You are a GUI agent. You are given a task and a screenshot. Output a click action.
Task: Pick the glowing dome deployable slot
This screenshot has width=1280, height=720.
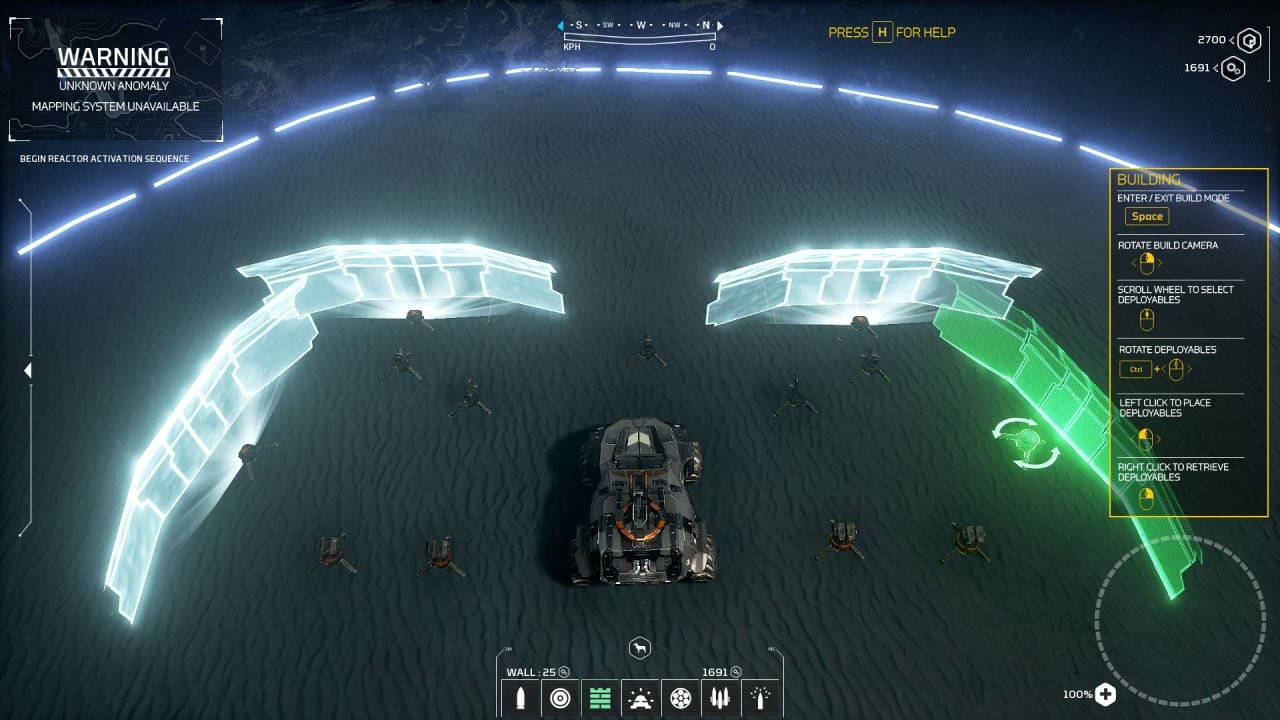[640, 698]
